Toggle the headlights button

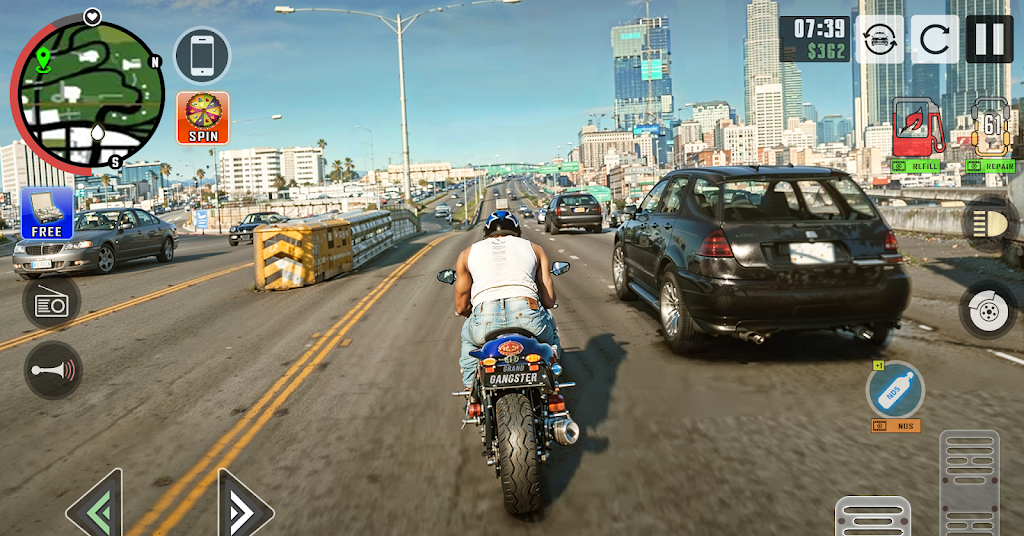coord(990,224)
